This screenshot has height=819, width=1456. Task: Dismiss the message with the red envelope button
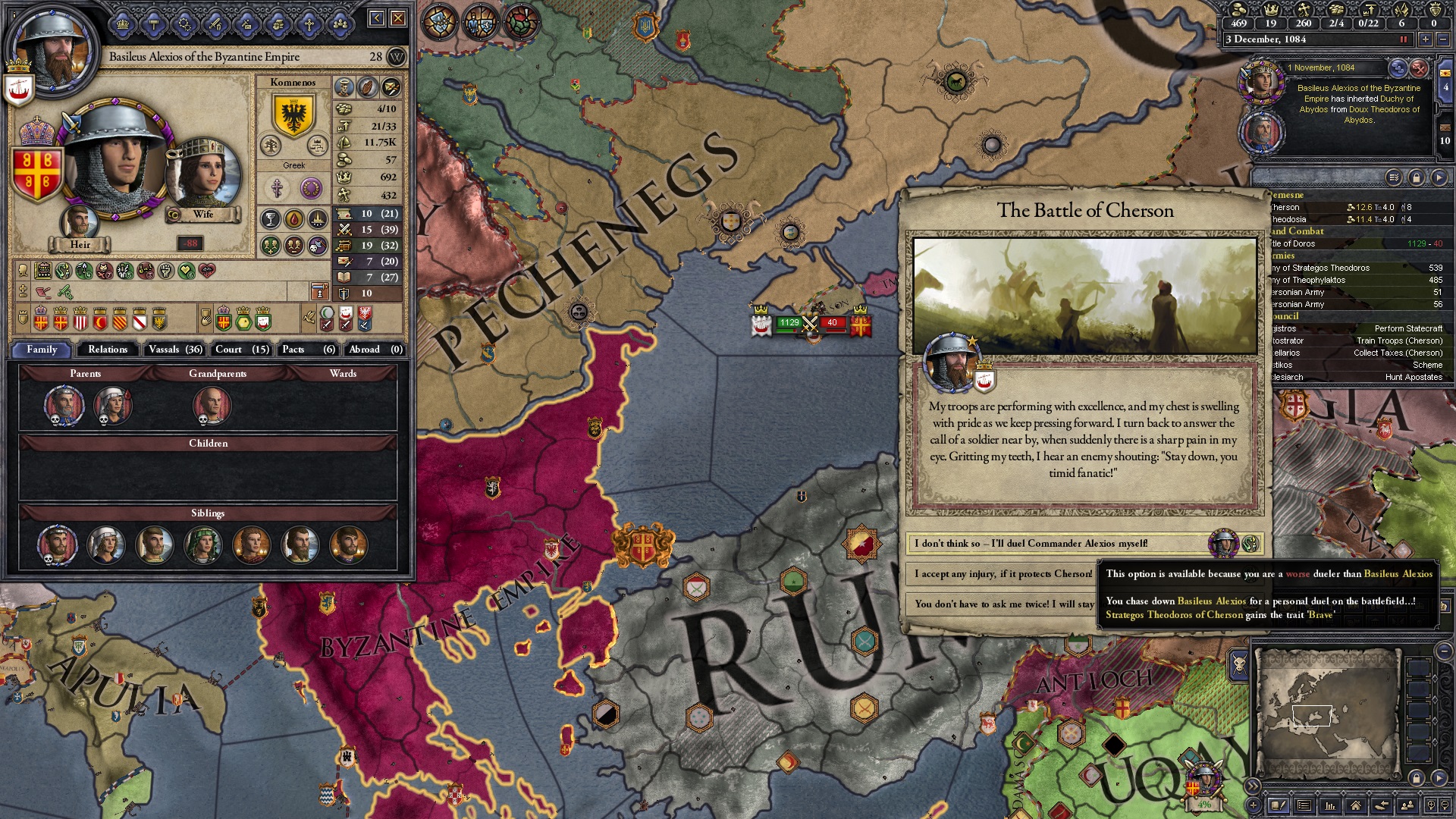coord(1419,69)
